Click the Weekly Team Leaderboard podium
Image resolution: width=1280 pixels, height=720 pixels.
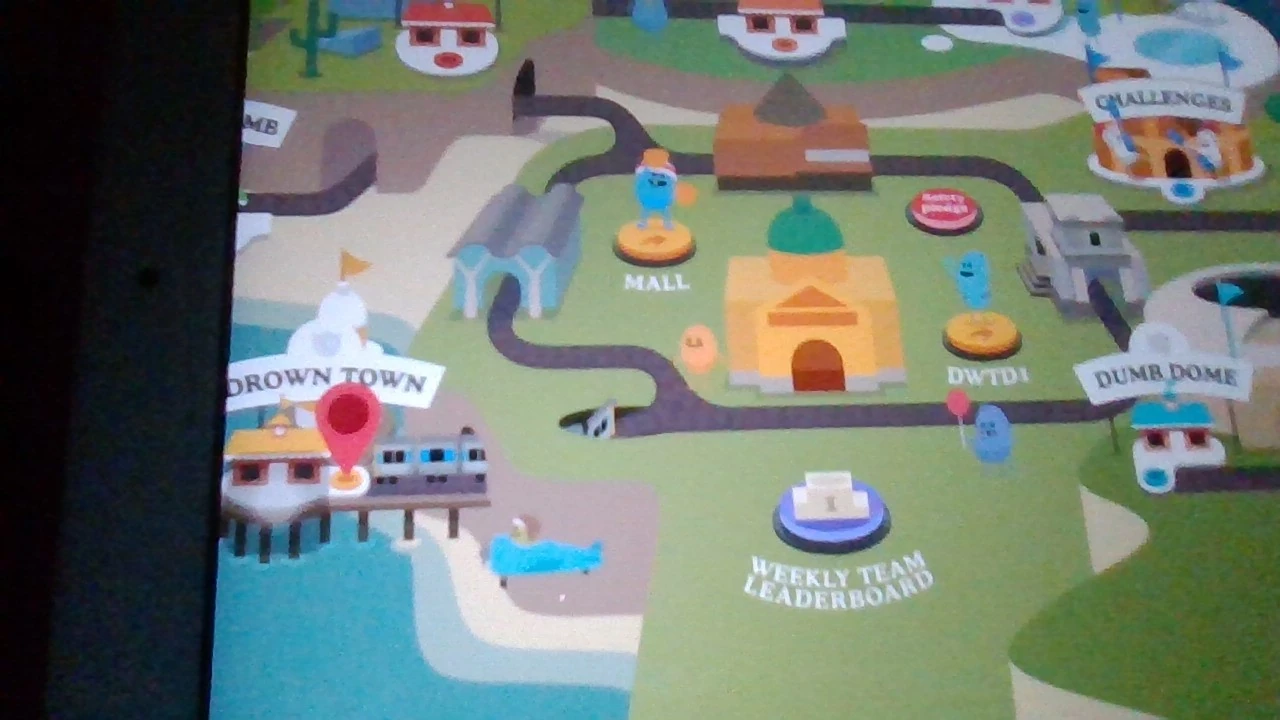point(830,505)
